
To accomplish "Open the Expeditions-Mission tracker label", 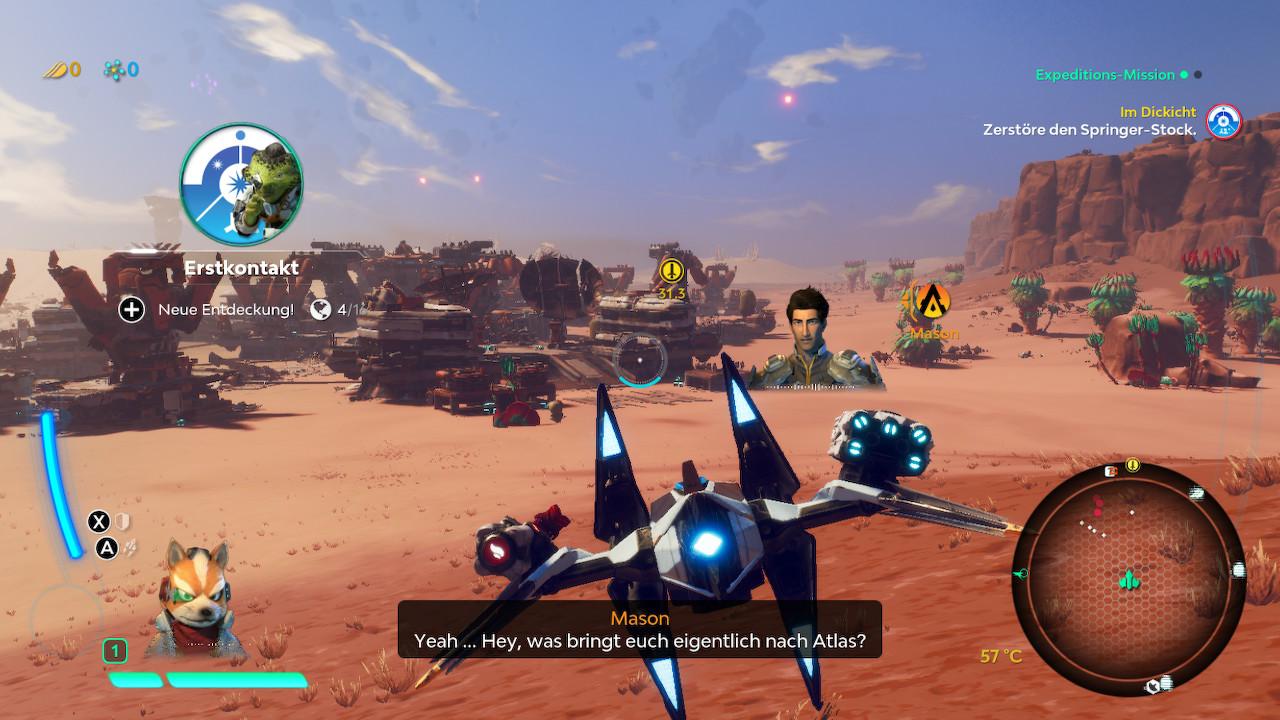I will [x=1105, y=75].
